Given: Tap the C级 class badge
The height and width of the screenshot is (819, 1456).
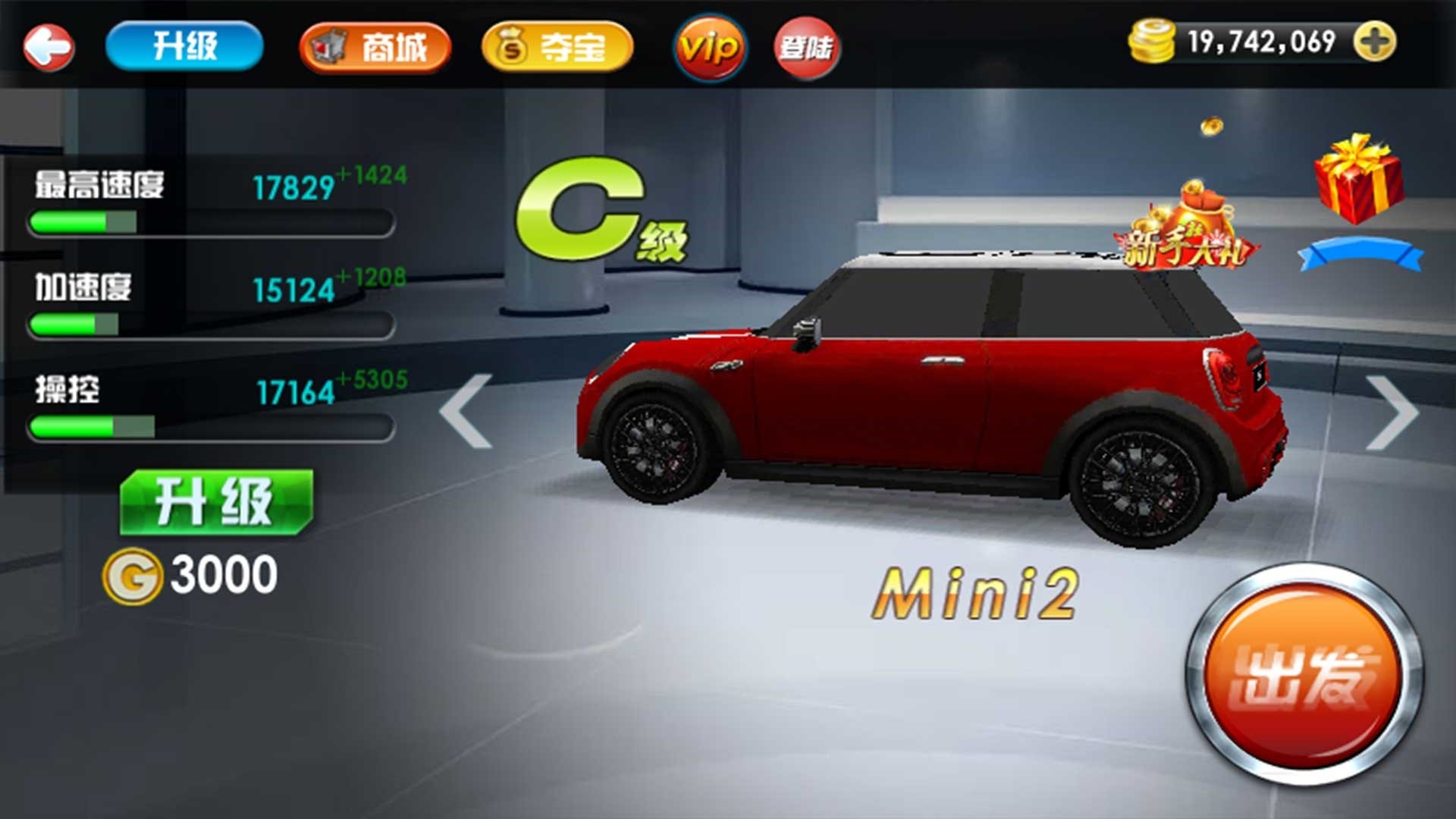Looking at the screenshot, I should 599,216.
